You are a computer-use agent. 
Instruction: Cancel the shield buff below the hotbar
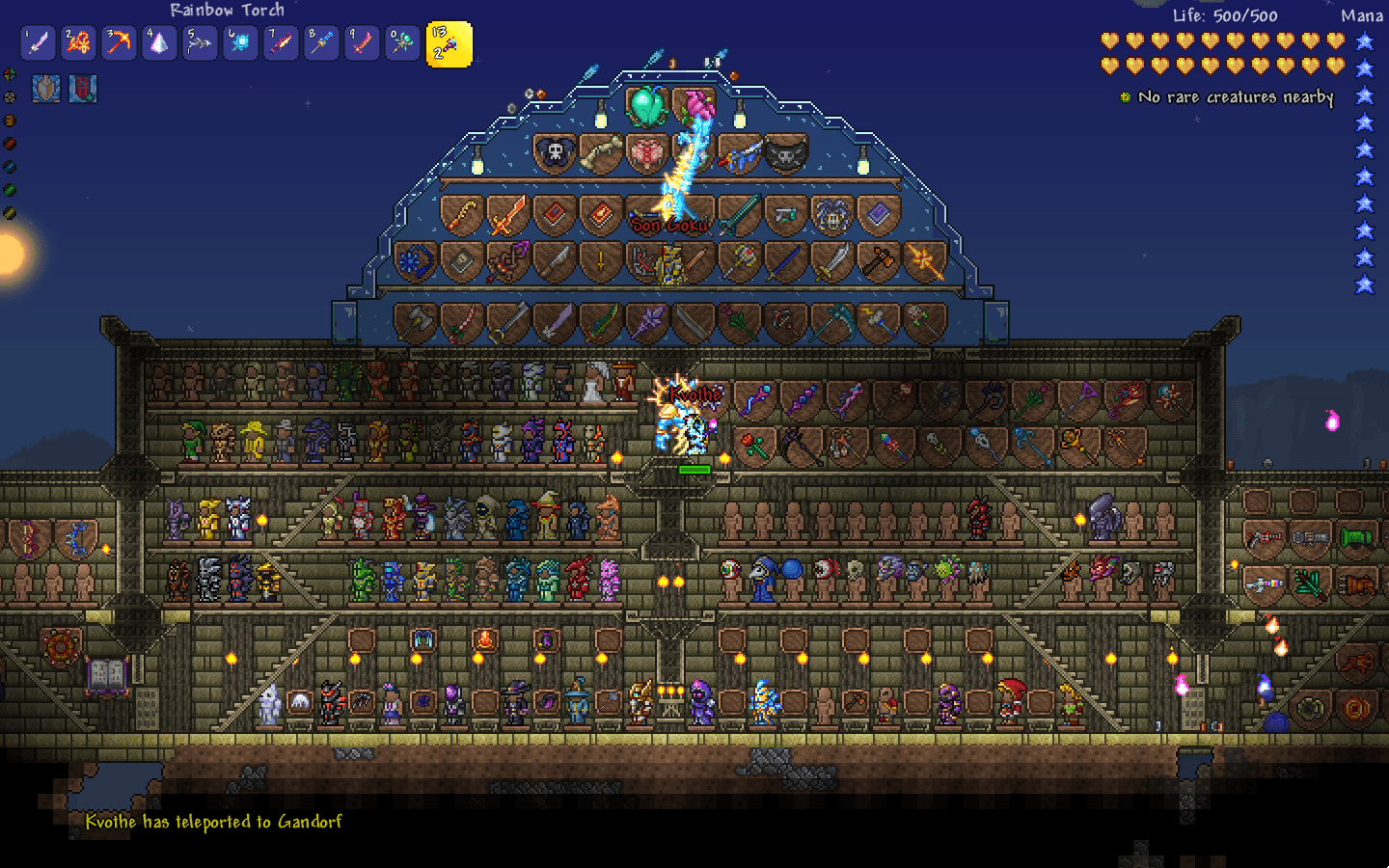(45, 88)
